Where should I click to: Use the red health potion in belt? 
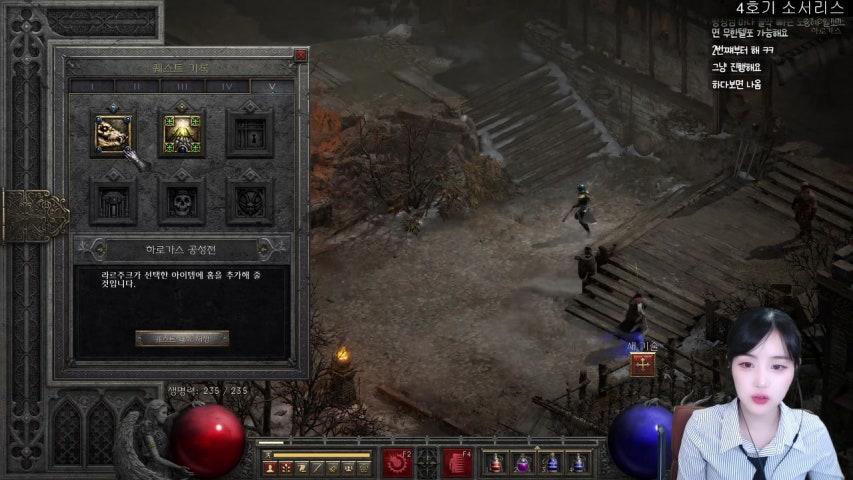point(495,463)
